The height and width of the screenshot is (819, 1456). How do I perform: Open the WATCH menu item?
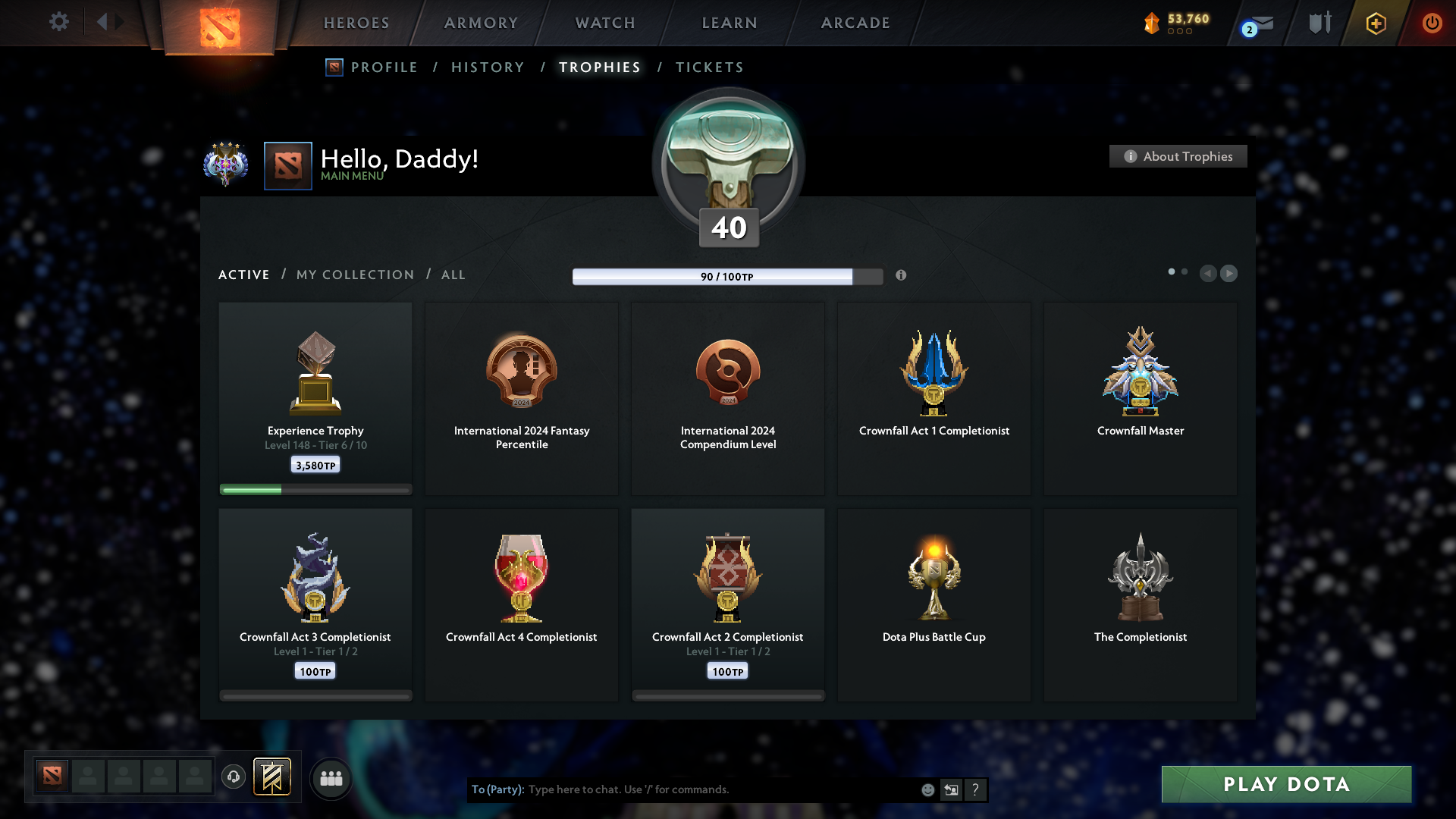pyautogui.click(x=604, y=23)
